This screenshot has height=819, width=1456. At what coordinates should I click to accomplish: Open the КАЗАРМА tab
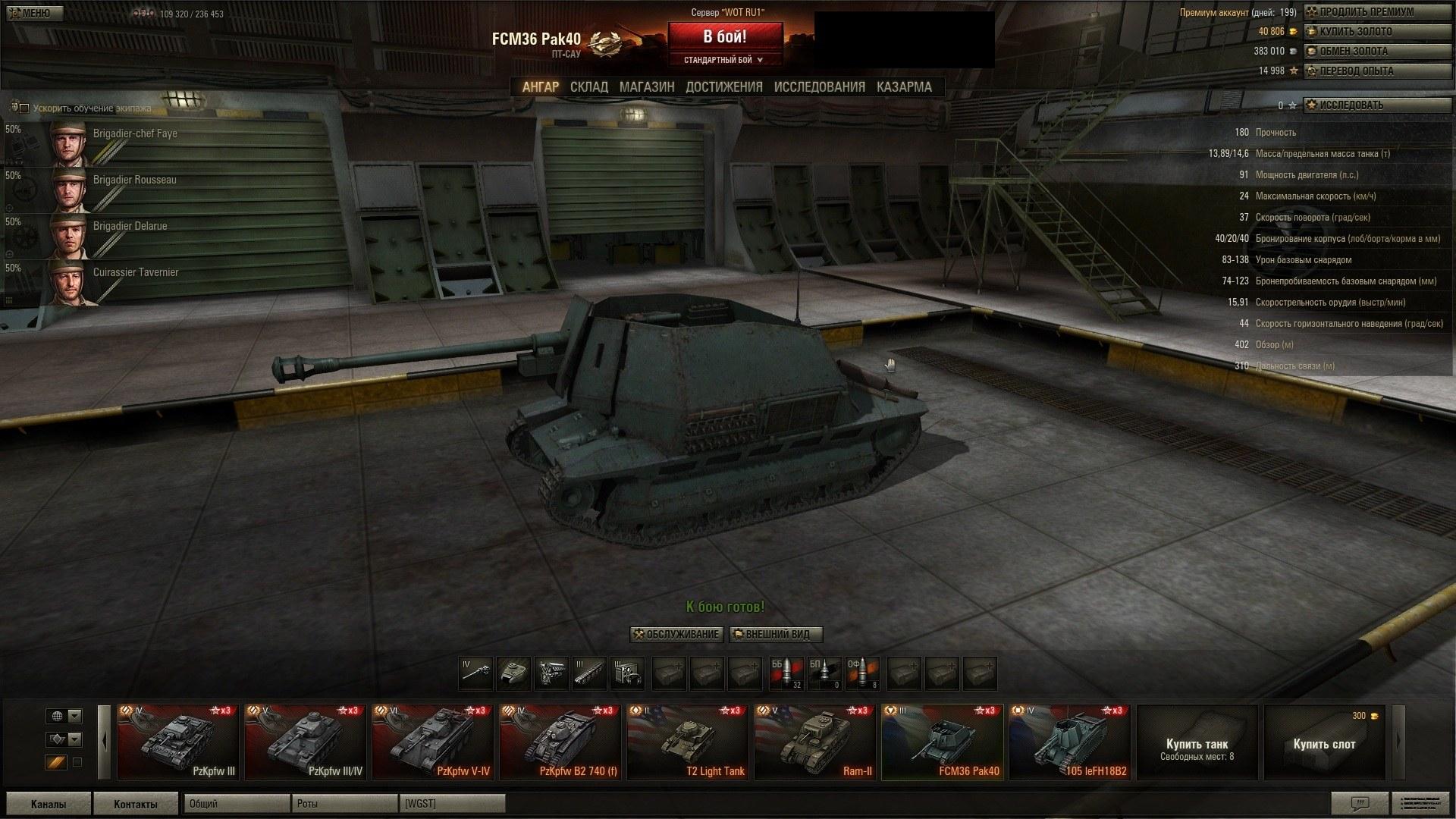904,87
